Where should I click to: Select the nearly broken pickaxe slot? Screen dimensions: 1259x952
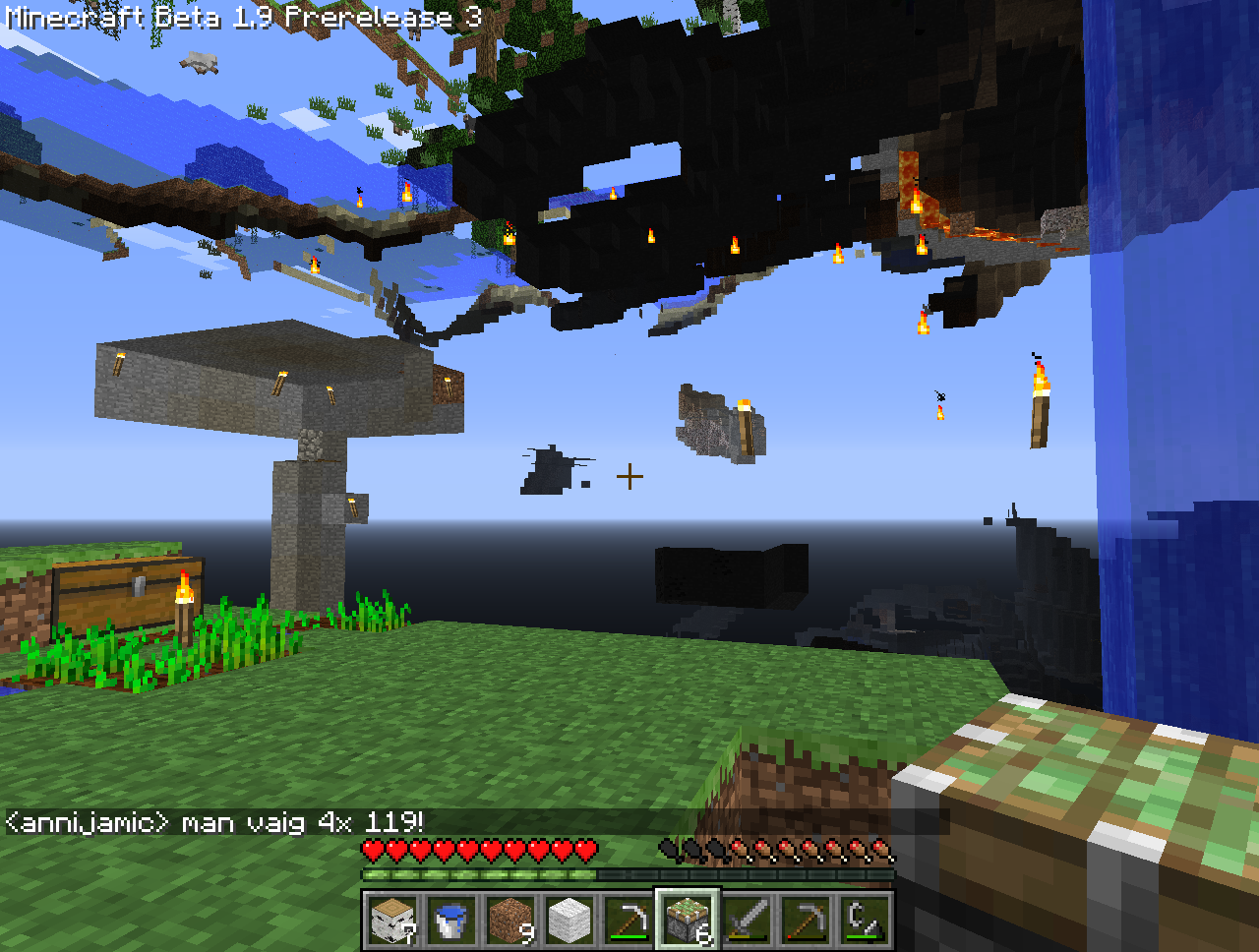pos(806,921)
